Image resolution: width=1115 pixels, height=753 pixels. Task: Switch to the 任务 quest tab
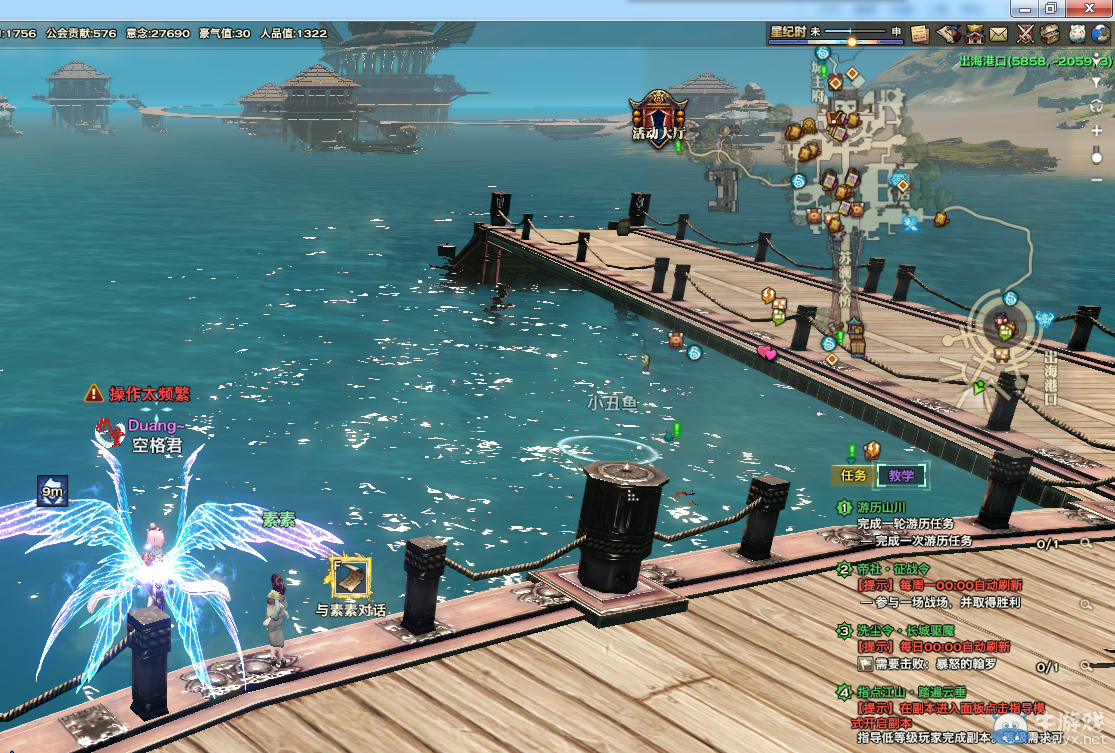pyautogui.click(x=853, y=476)
